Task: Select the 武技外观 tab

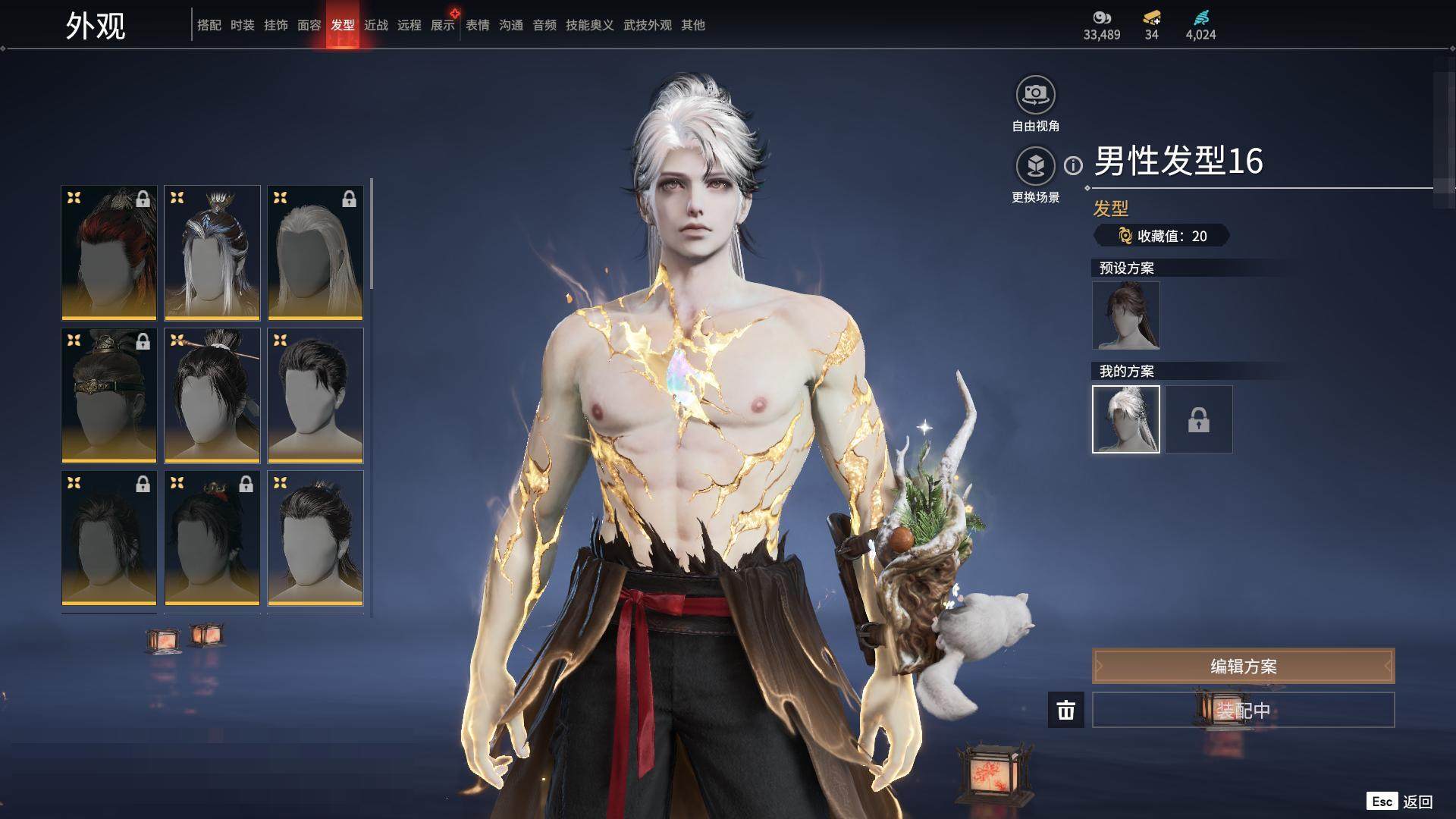Action: 647,25
